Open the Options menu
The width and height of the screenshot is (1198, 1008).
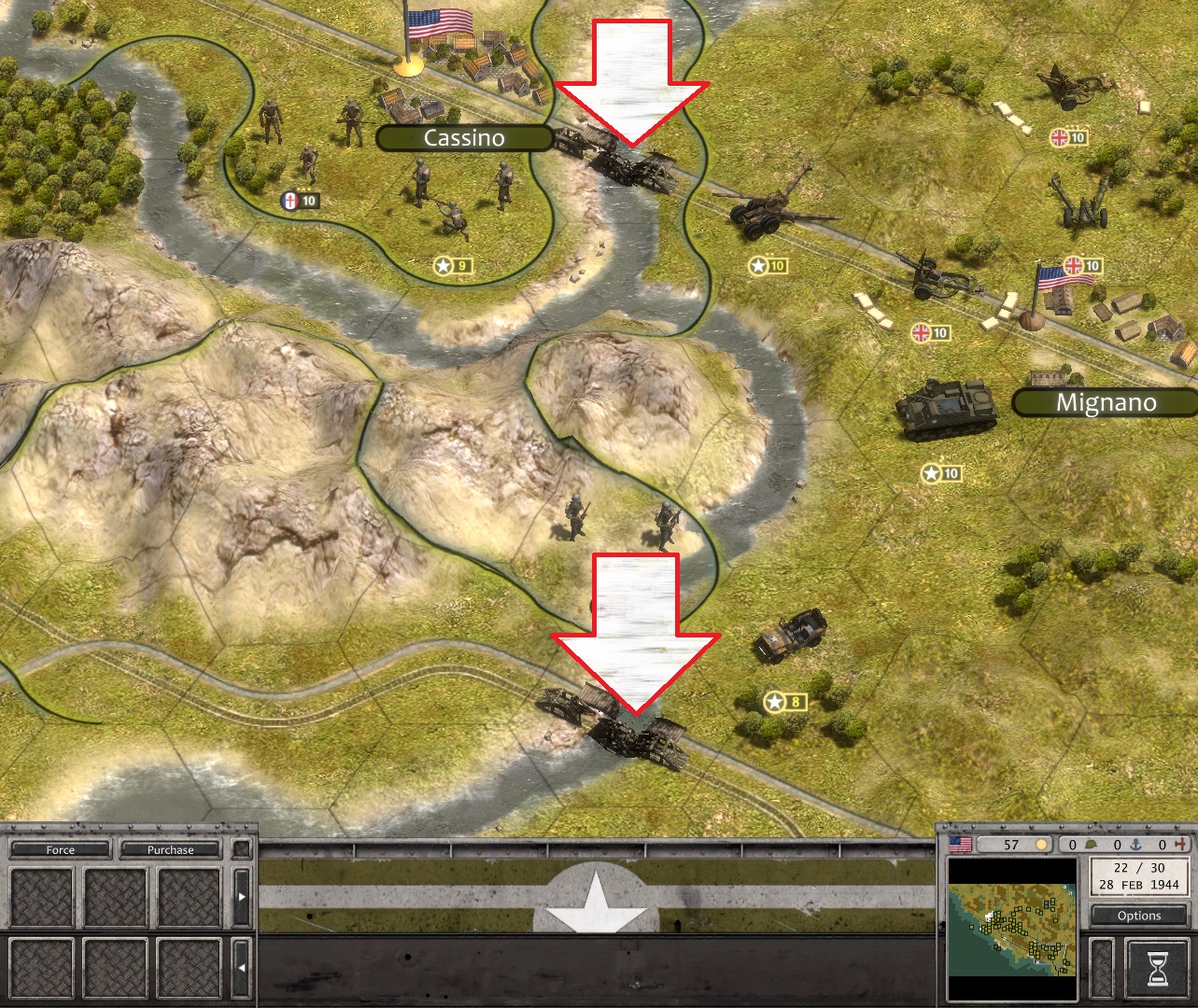pos(1138,916)
